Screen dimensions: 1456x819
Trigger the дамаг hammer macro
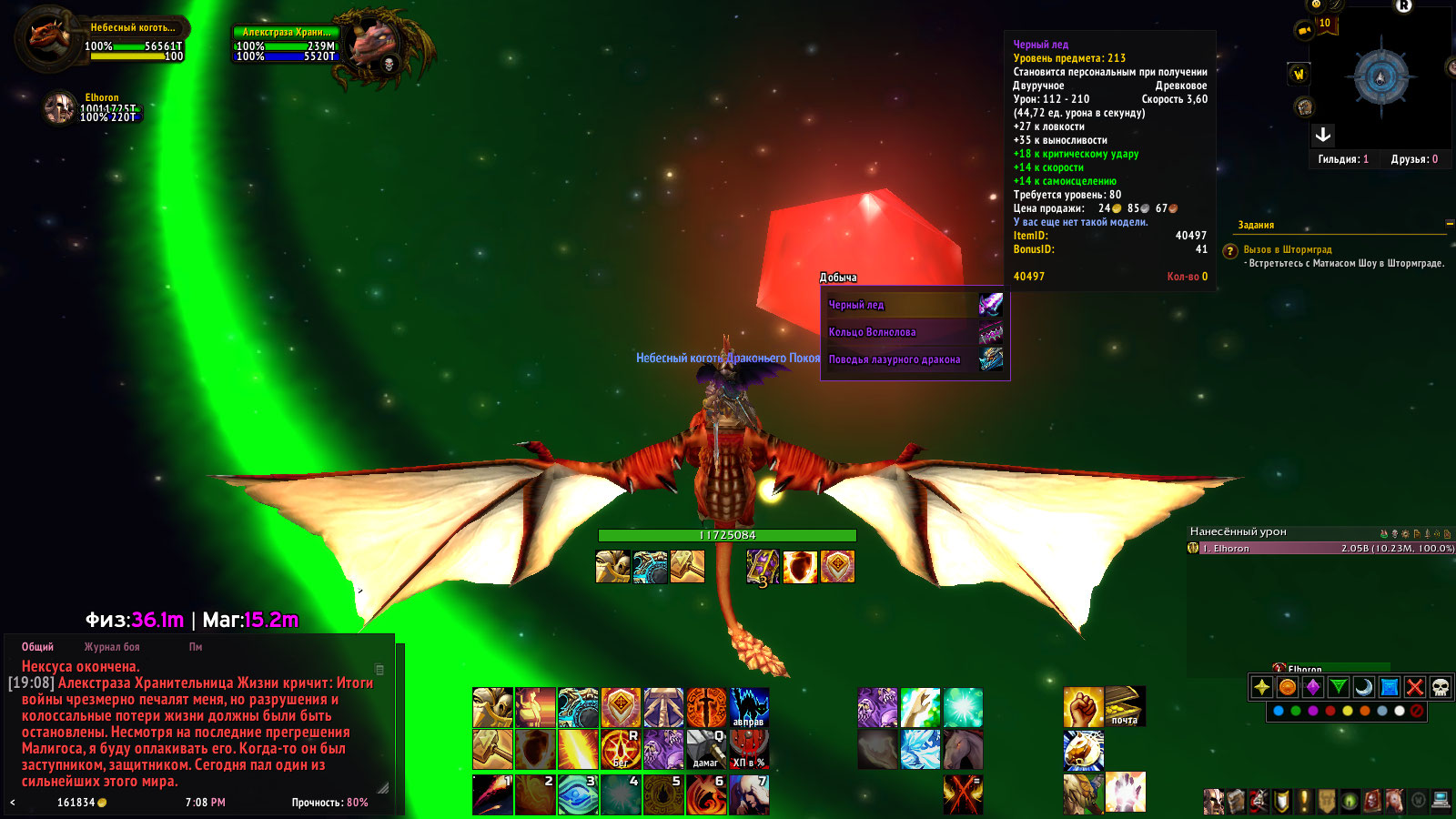pyautogui.click(x=706, y=749)
